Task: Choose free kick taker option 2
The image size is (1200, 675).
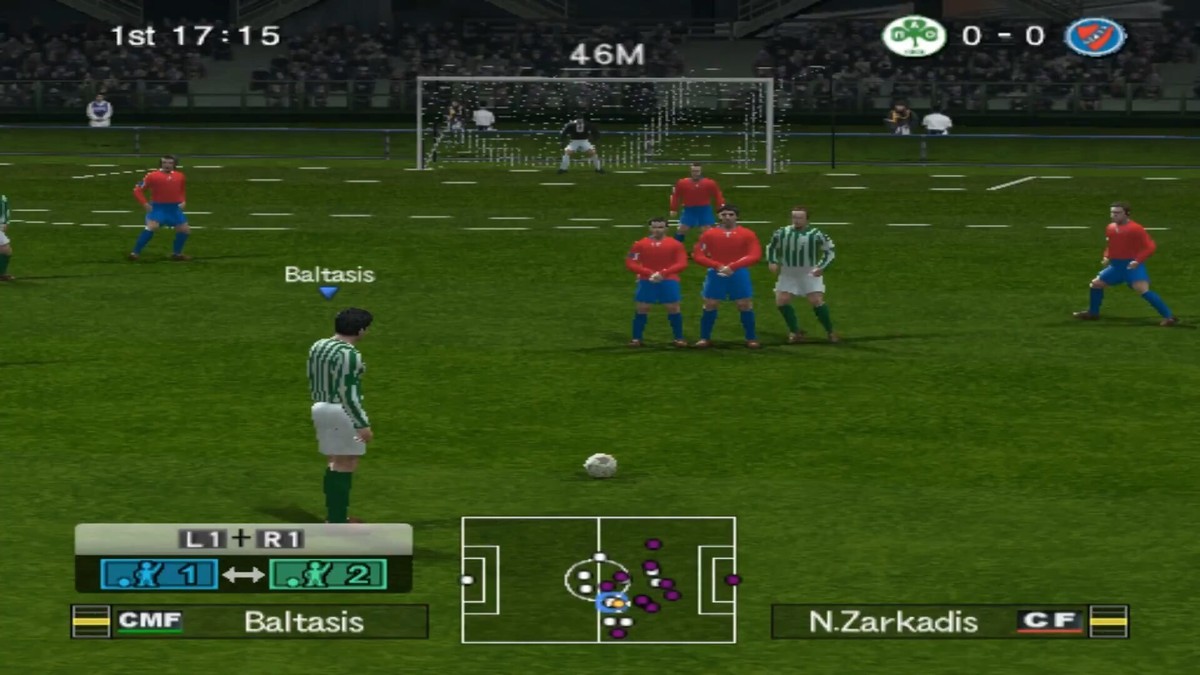Action: coord(327,574)
